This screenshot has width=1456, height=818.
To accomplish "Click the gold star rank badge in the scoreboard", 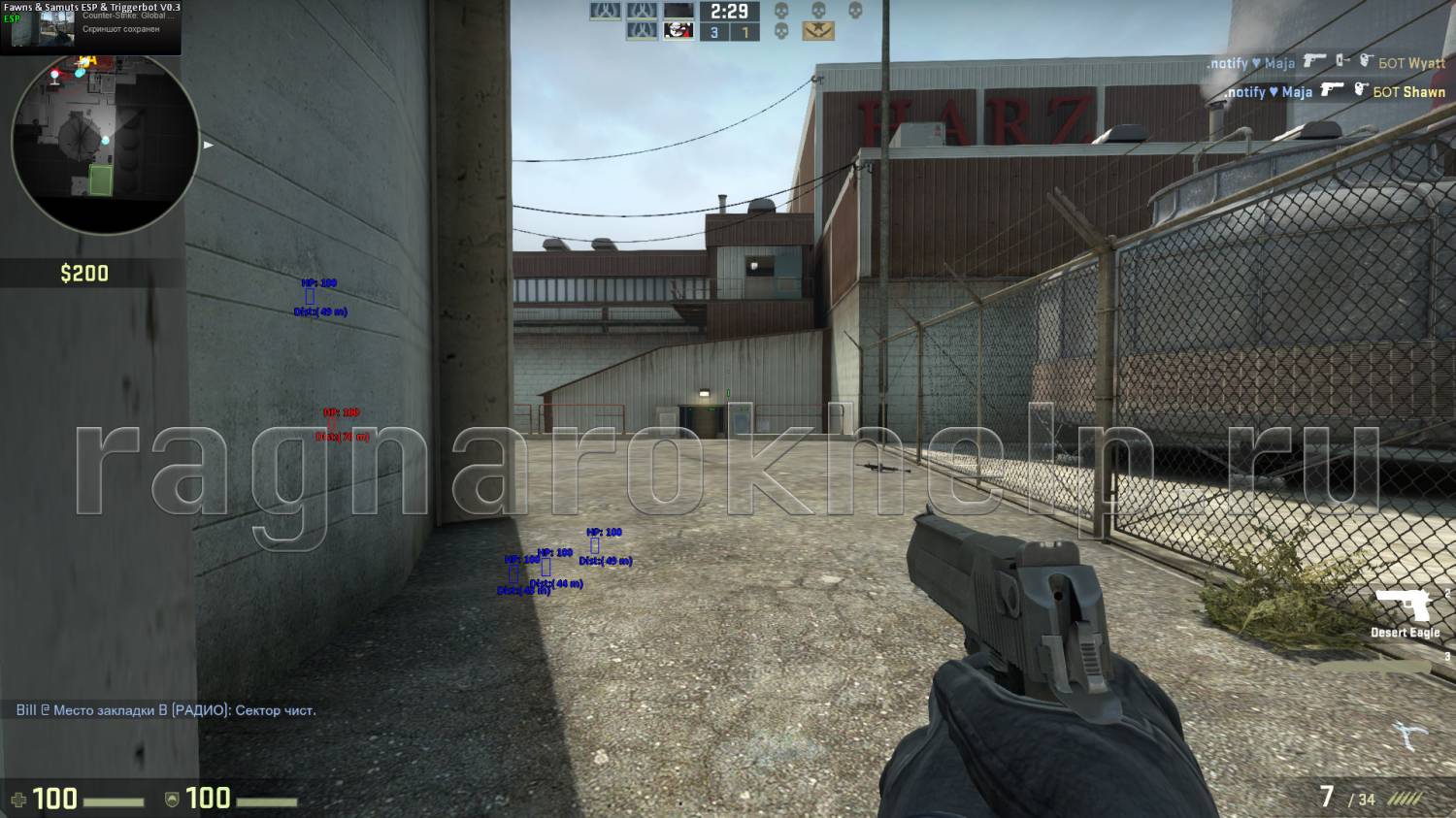I will pos(818,32).
